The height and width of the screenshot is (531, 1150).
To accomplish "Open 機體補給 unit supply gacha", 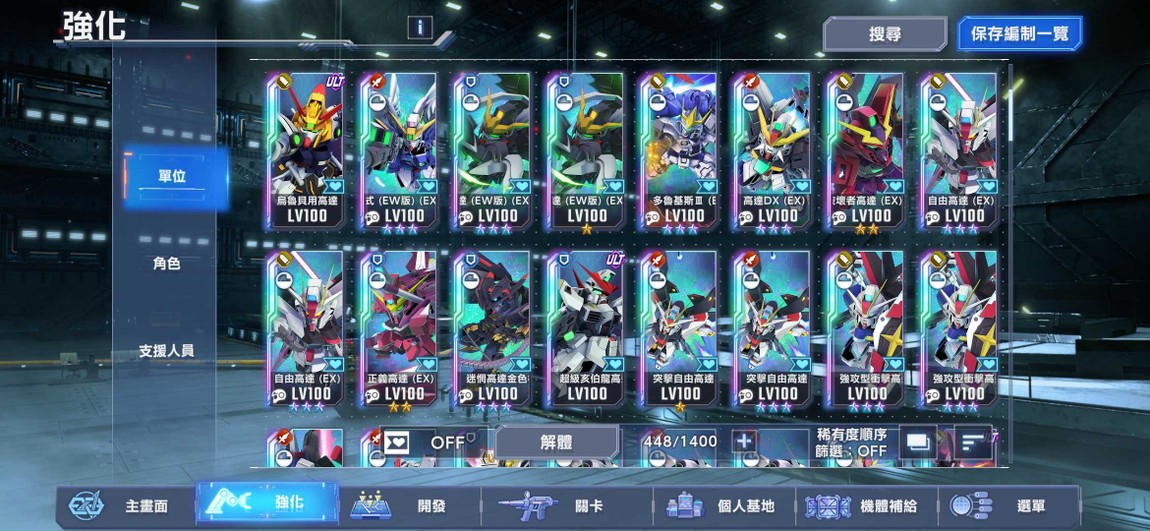I will pos(867,506).
